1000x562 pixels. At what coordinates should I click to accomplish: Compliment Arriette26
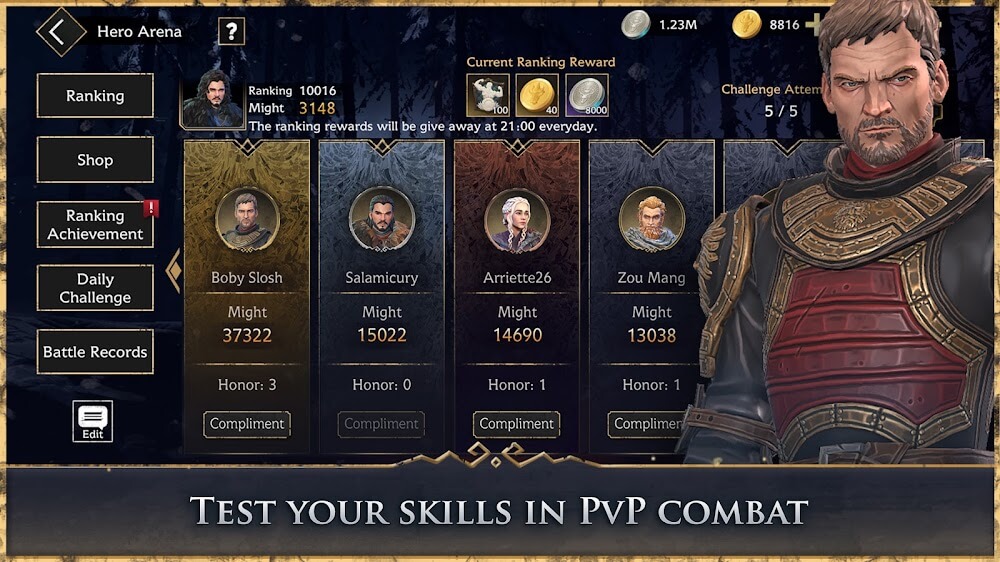[517, 424]
